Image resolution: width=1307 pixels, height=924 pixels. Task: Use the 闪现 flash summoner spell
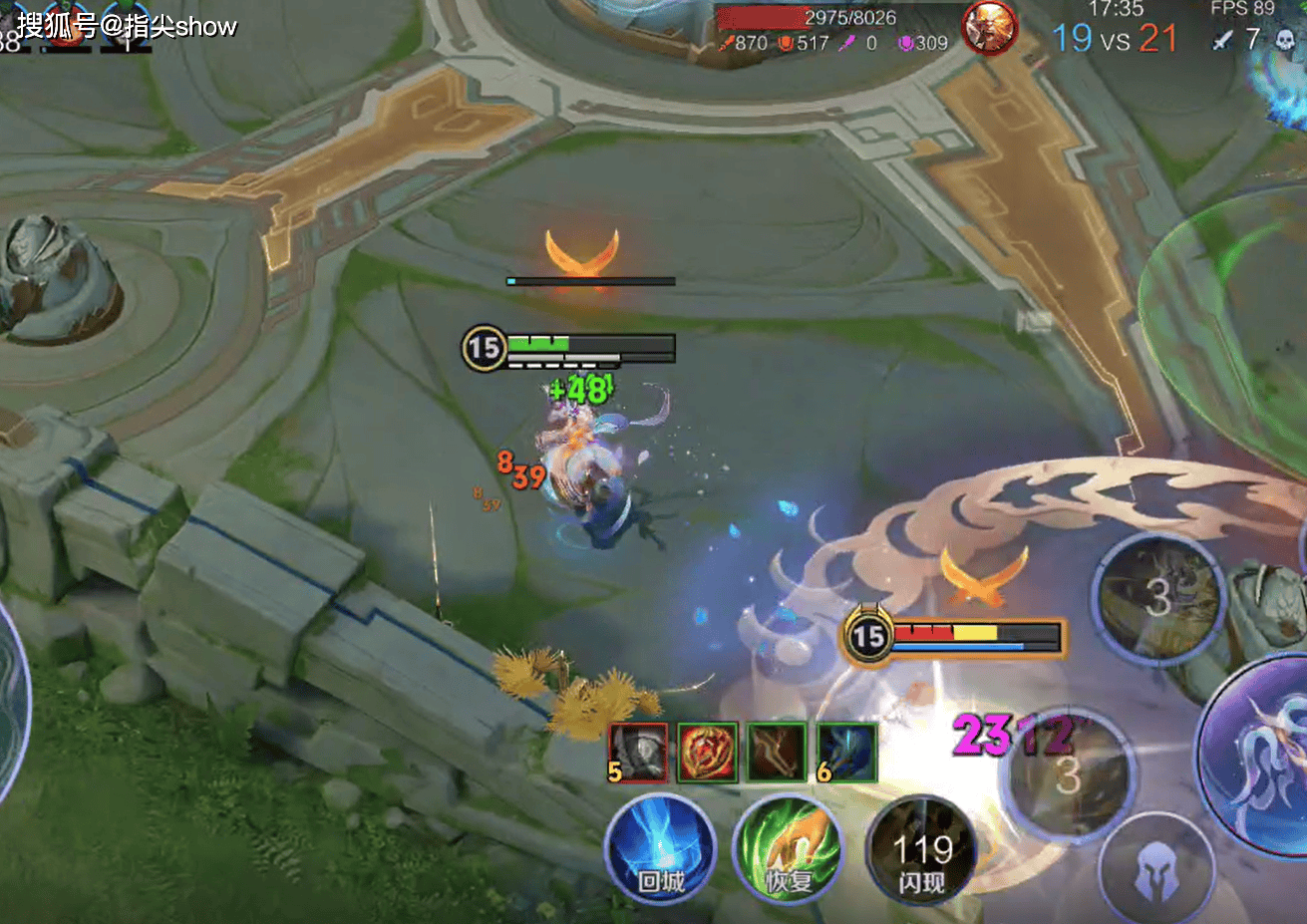[921, 852]
